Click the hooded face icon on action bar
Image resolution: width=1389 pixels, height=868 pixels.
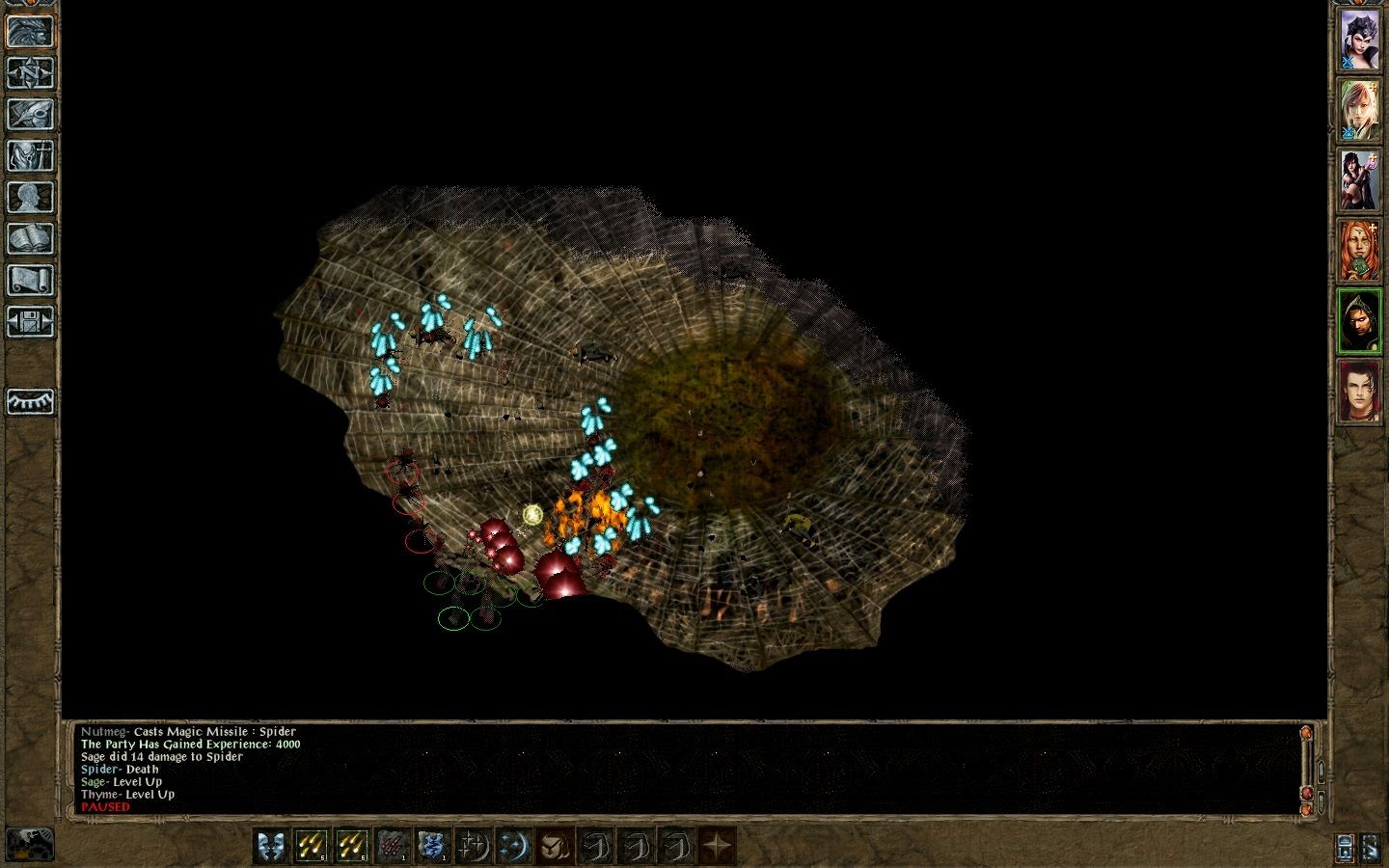(x=554, y=846)
